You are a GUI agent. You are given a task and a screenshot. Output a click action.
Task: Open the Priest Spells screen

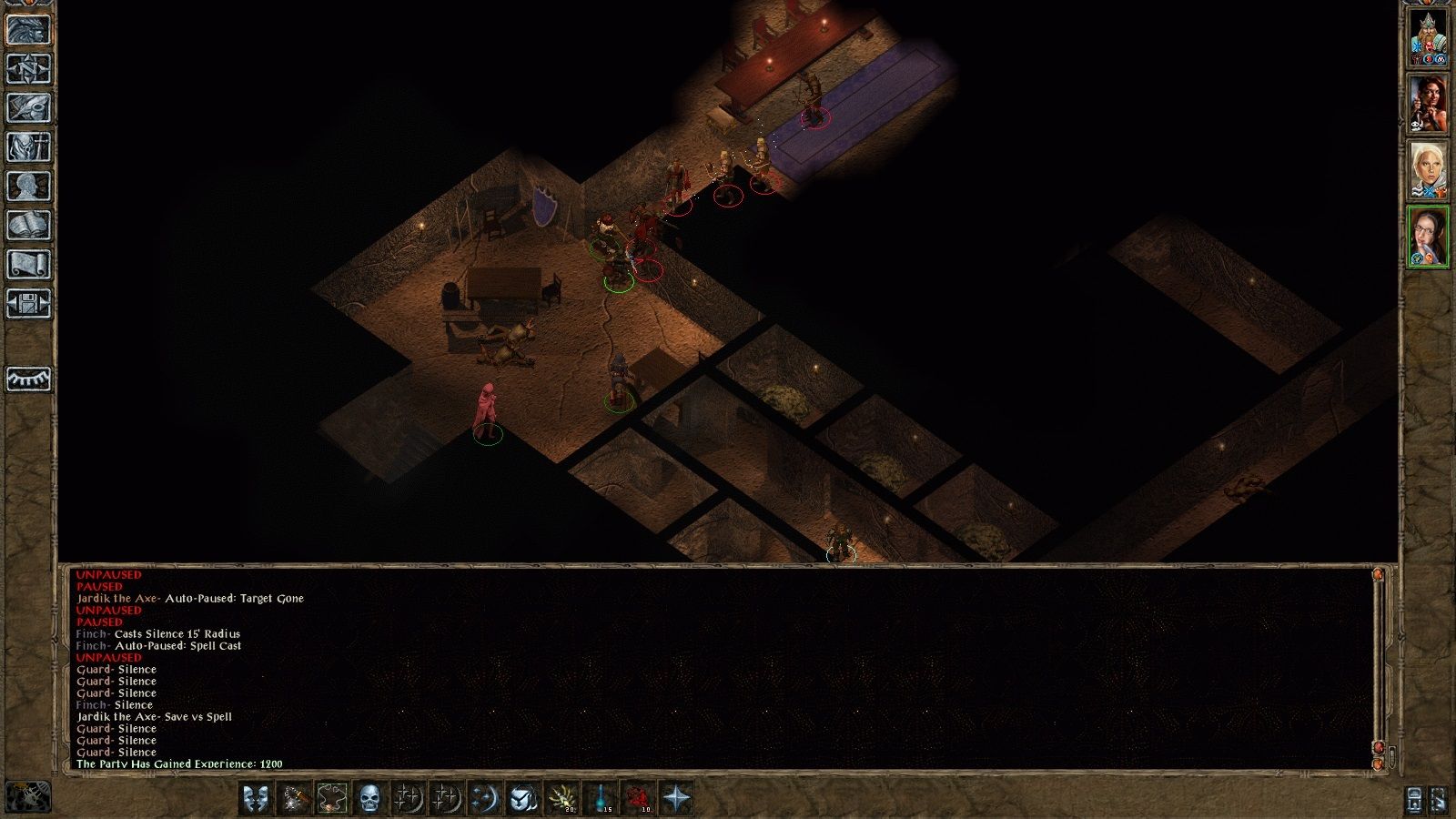[25, 157]
